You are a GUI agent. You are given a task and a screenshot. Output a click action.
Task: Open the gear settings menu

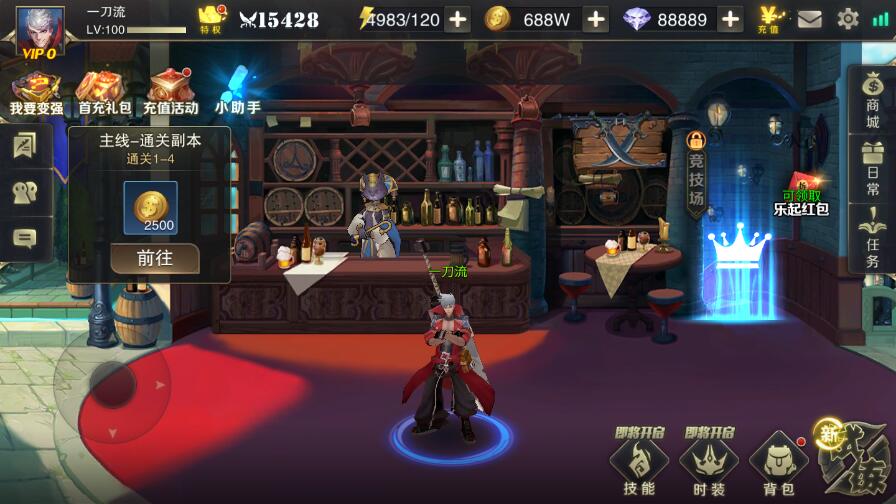[848, 19]
